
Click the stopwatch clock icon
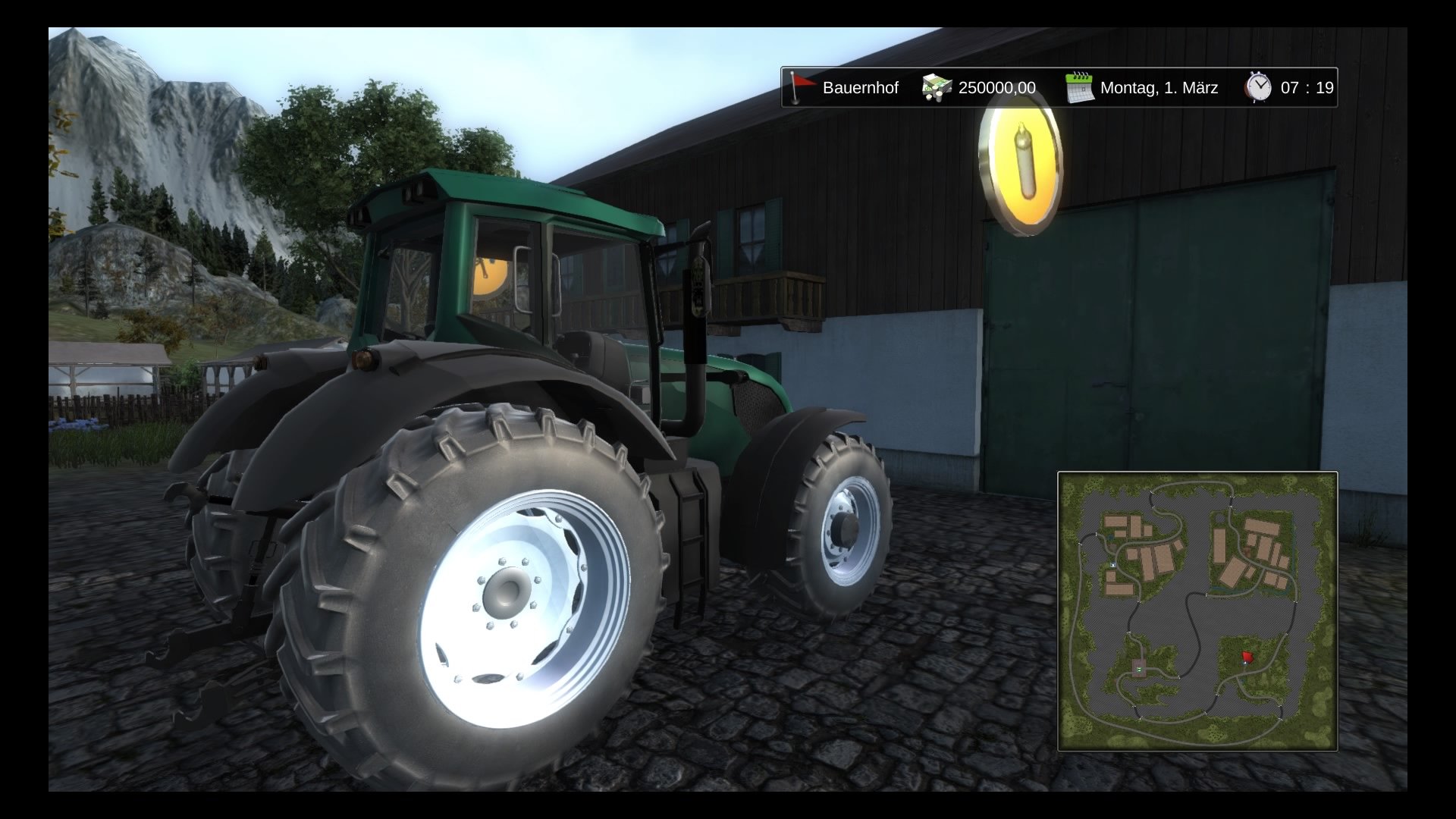coord(1259,87)
